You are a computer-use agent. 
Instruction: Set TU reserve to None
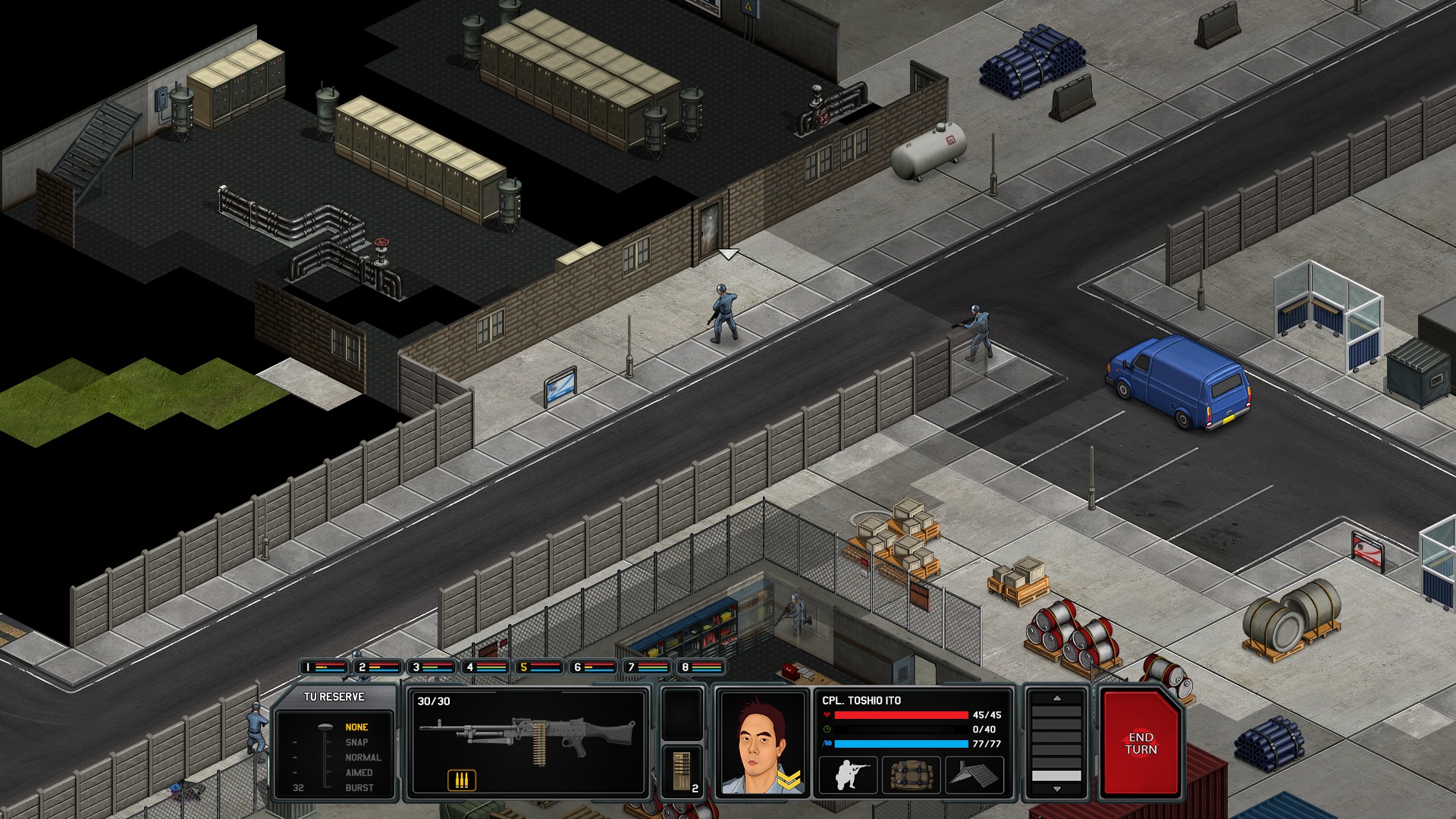coord(356,727)
